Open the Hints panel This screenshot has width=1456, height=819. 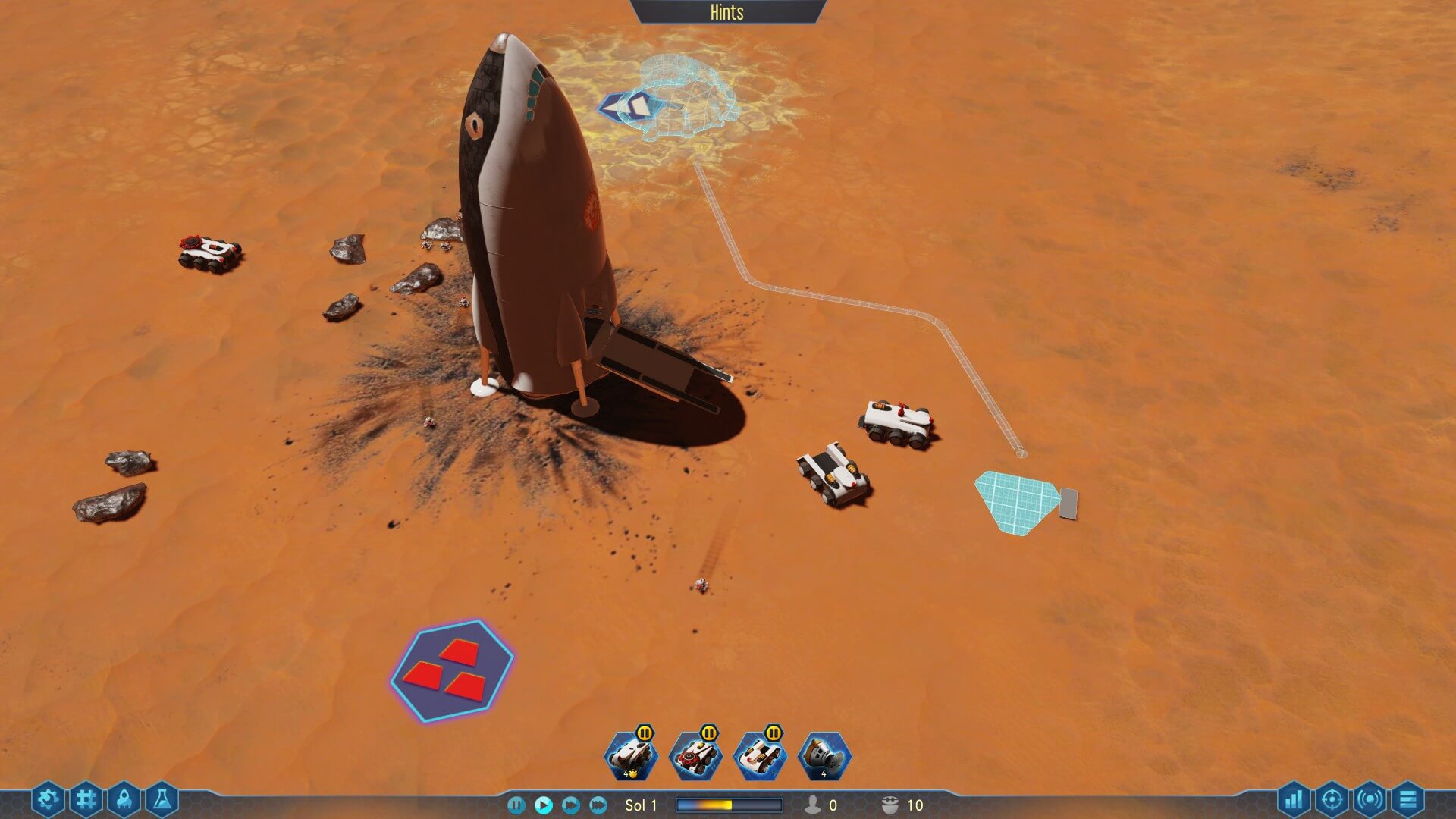(726, 12)
